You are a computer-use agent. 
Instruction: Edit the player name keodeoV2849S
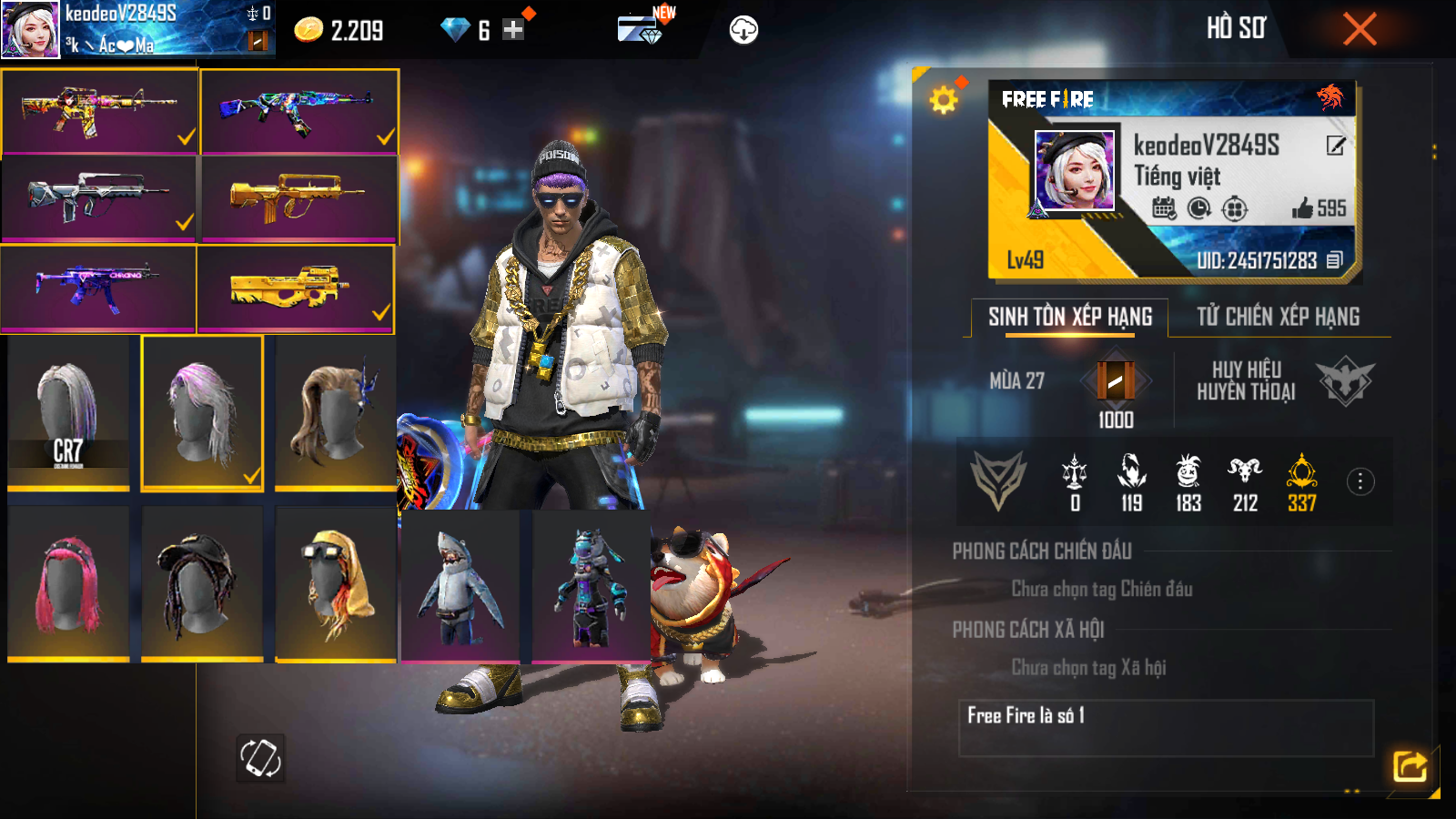tap(1335, 146)
